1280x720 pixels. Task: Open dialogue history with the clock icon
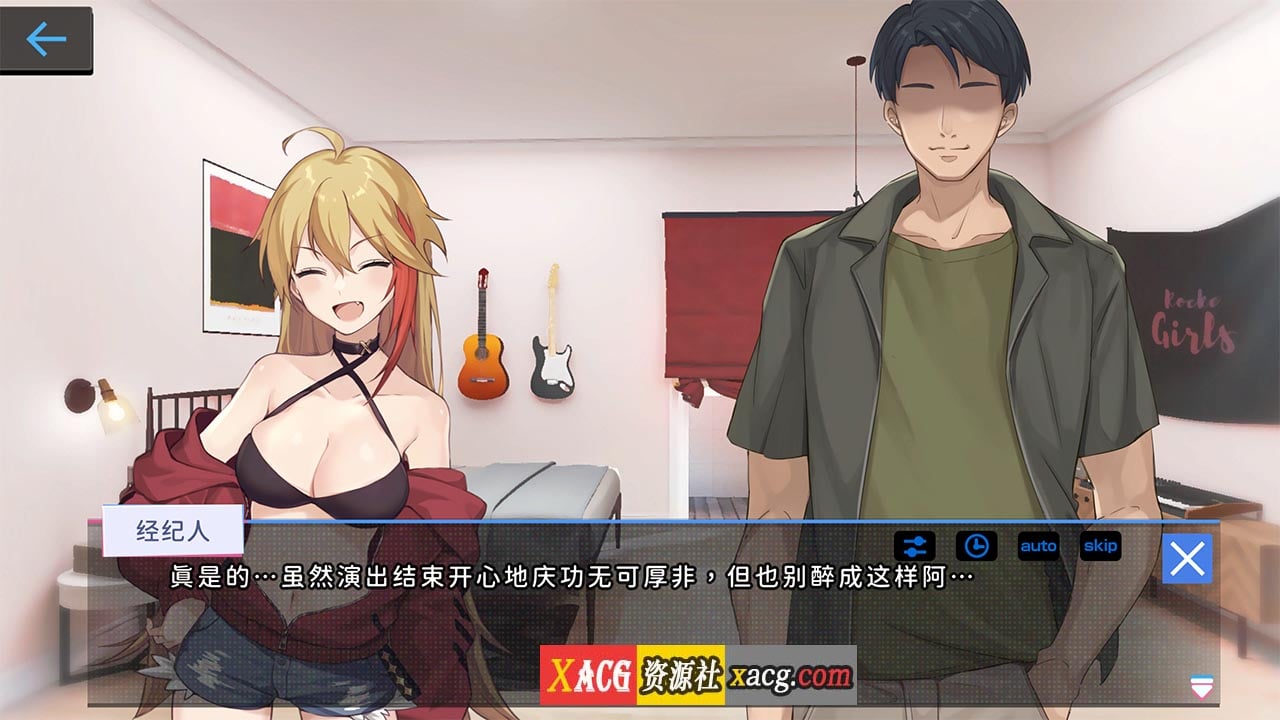coord(977,545)
